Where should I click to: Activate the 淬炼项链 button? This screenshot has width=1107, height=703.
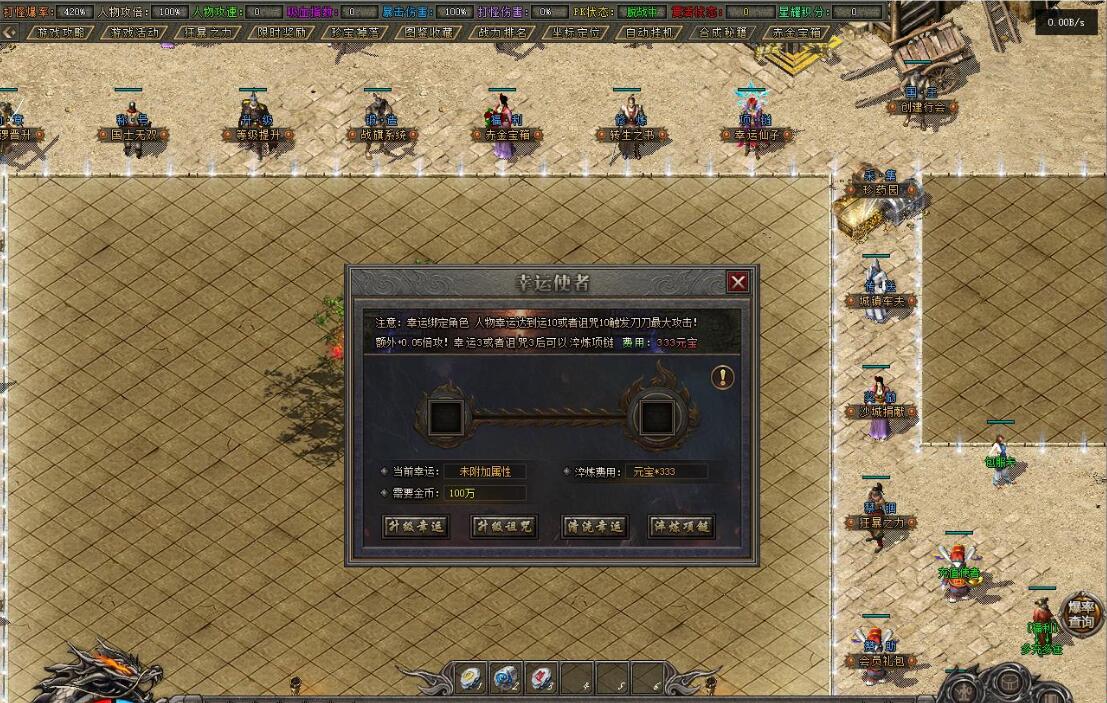point(682,526)
